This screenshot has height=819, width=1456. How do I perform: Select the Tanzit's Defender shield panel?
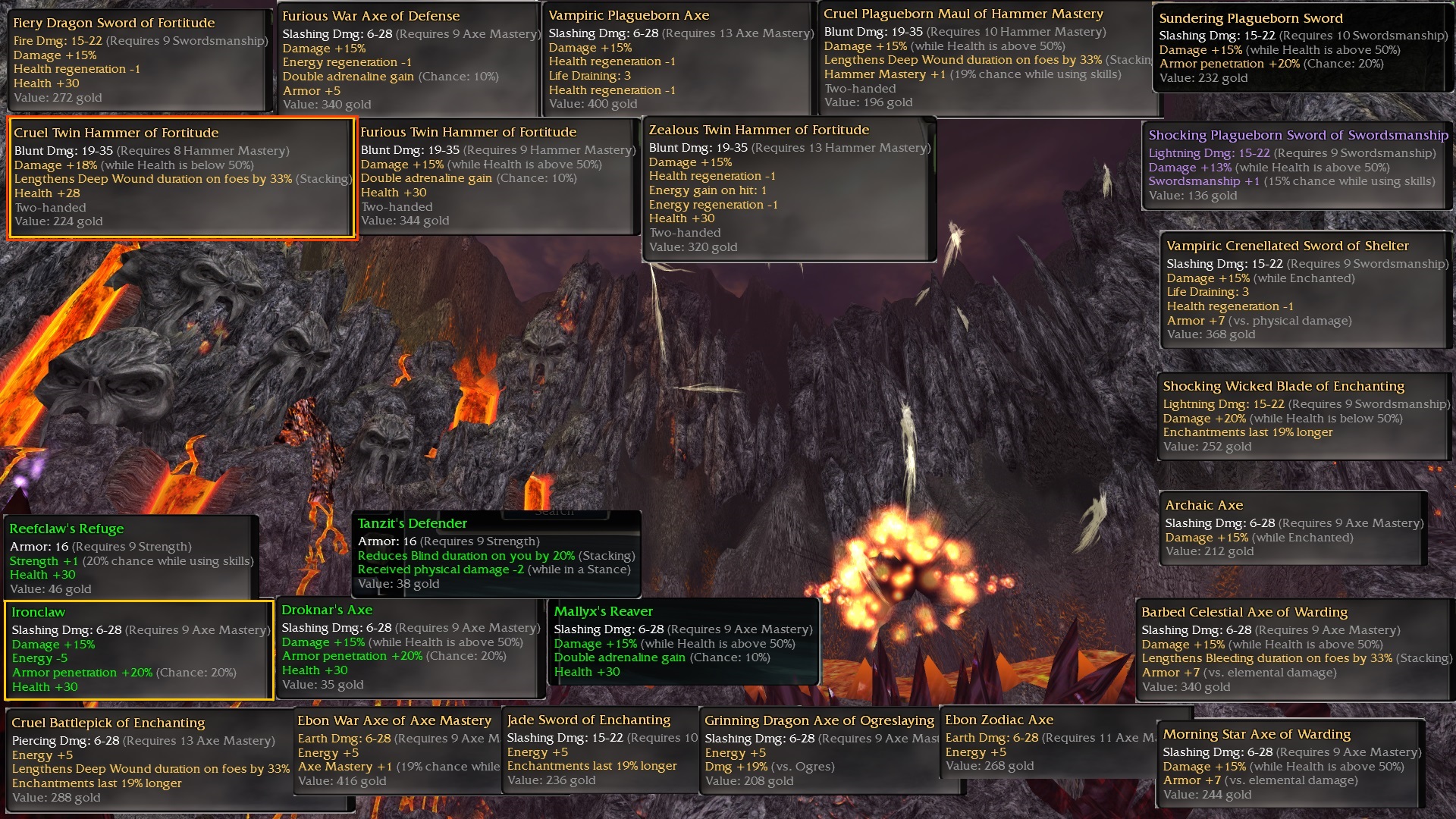pos(496,554)
